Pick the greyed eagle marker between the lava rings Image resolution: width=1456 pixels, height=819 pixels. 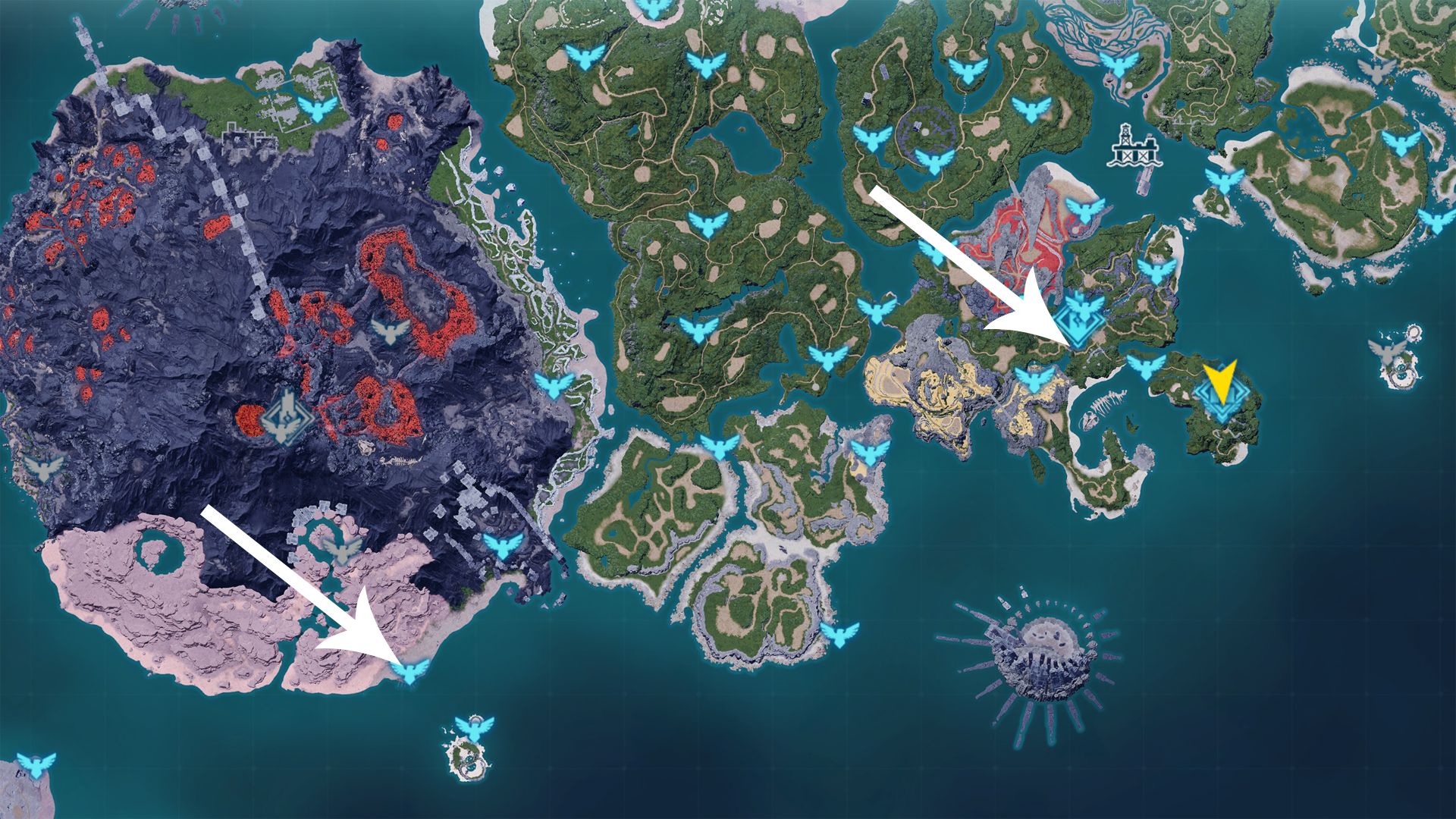(391, 331)
